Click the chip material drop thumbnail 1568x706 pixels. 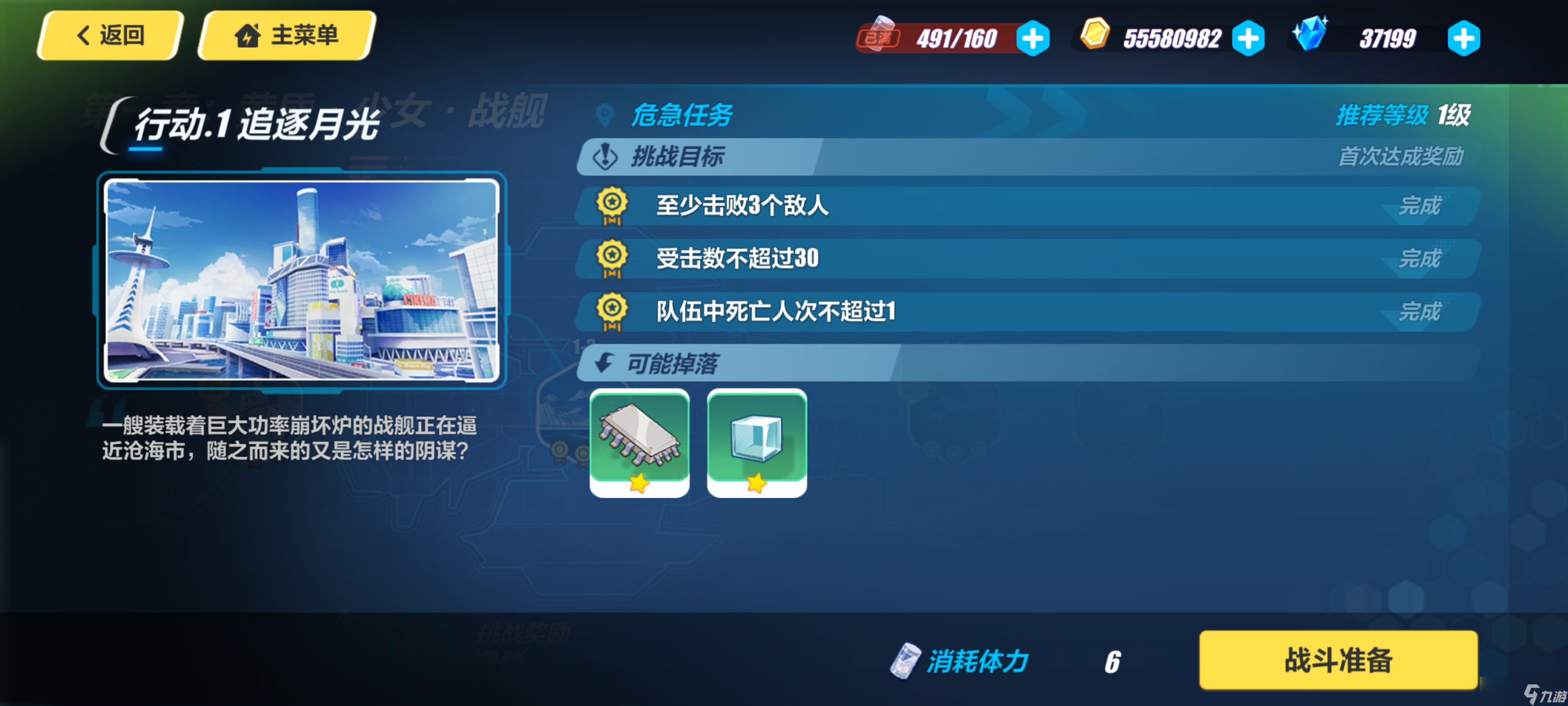tap(639, 443)
